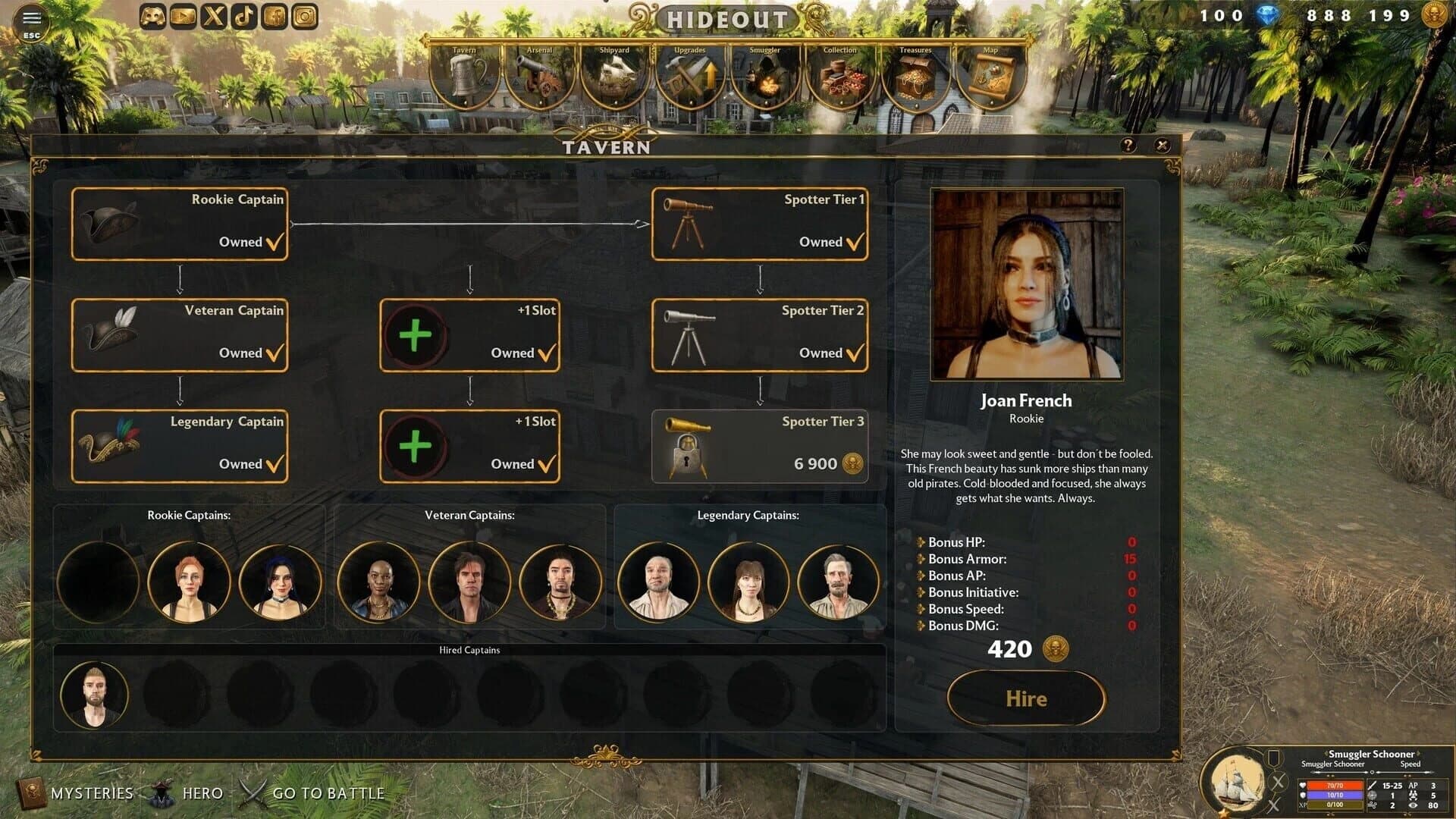Open the Mysteries book menu
Image resolution: width=1456 pixels, height=819 pixels.
tap(30, 792)
